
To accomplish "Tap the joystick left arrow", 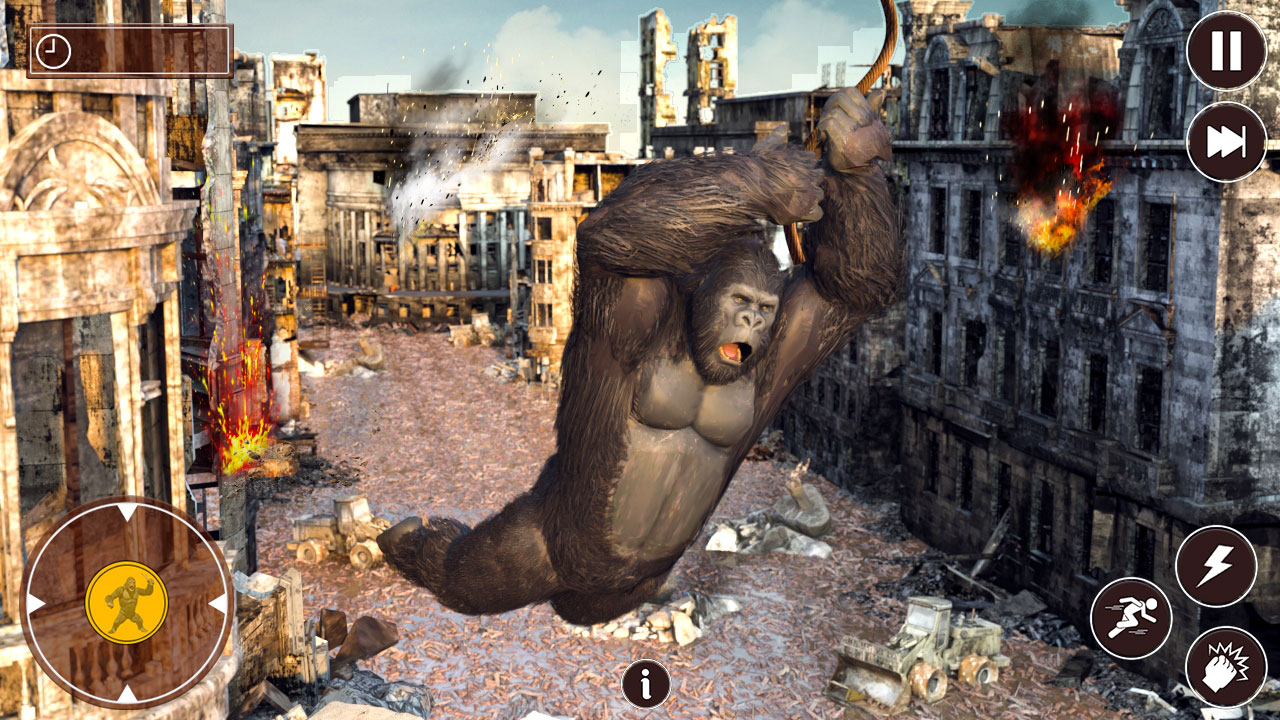I will click(x=34, y=600).
